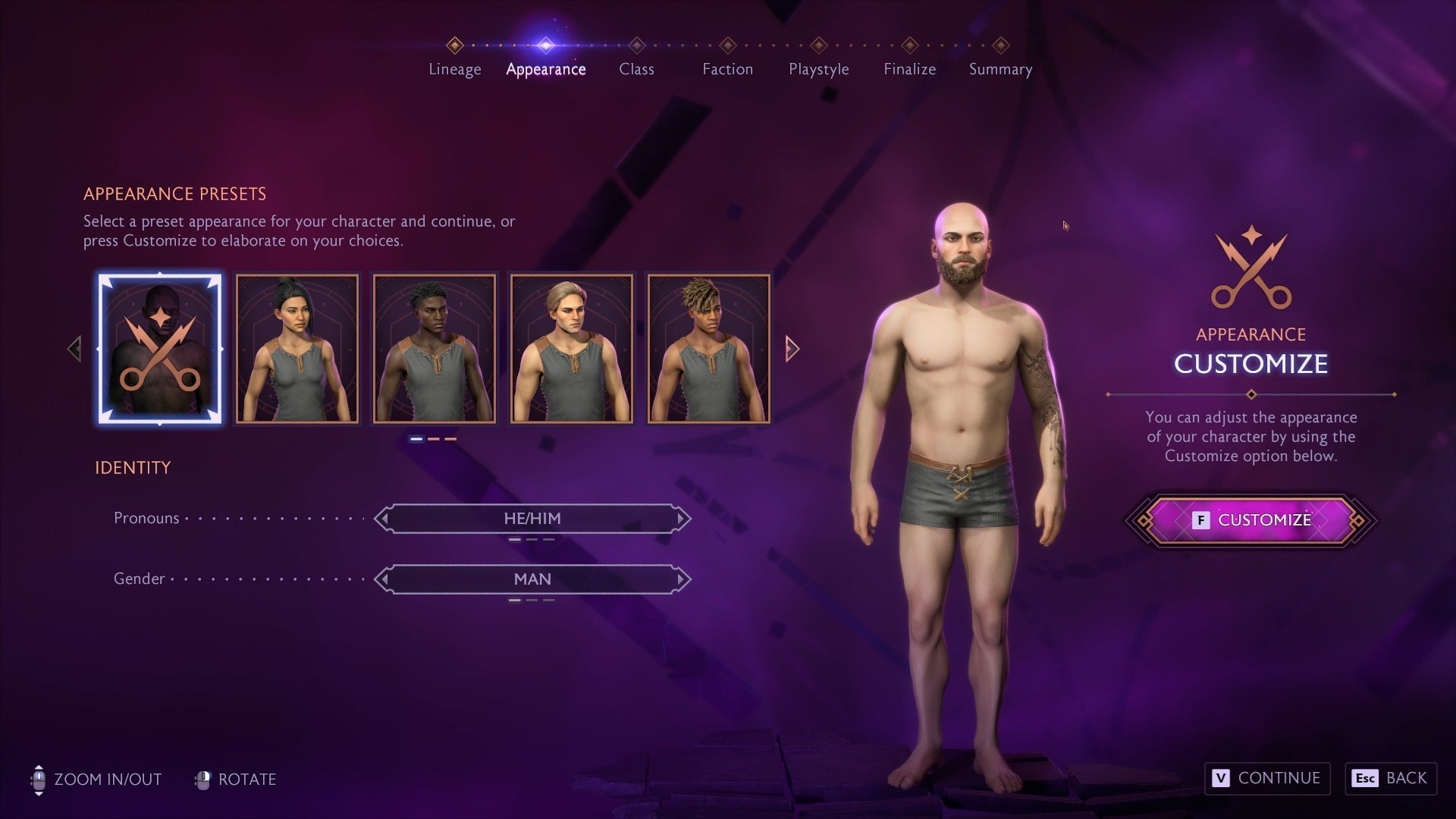1456x819 pixels.
Task: Advance the preset carousel with right arrow
Action: click(x=793, y=347)
